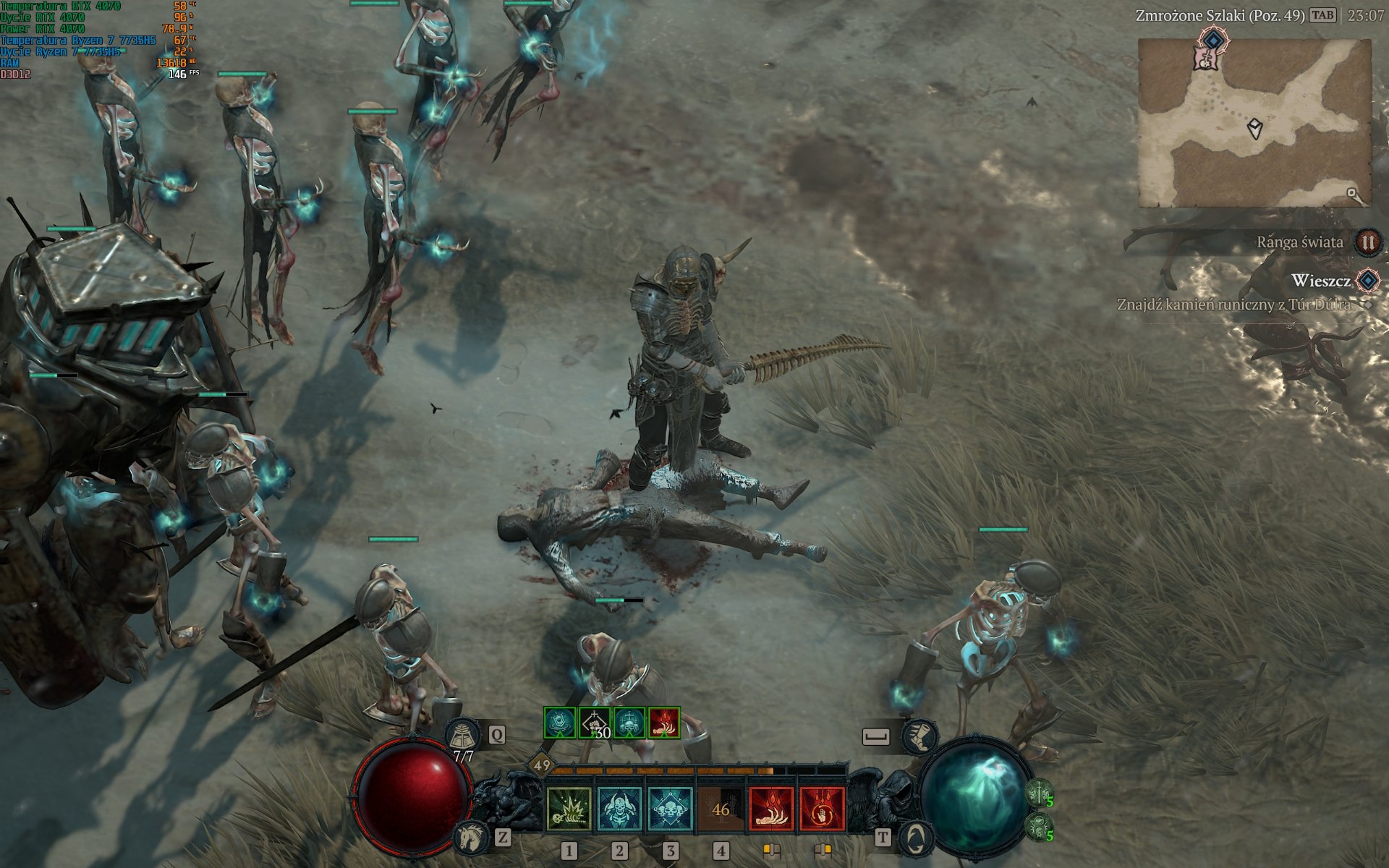Summon the horse mount
The image size is (1389, 868).
point(471,838)
